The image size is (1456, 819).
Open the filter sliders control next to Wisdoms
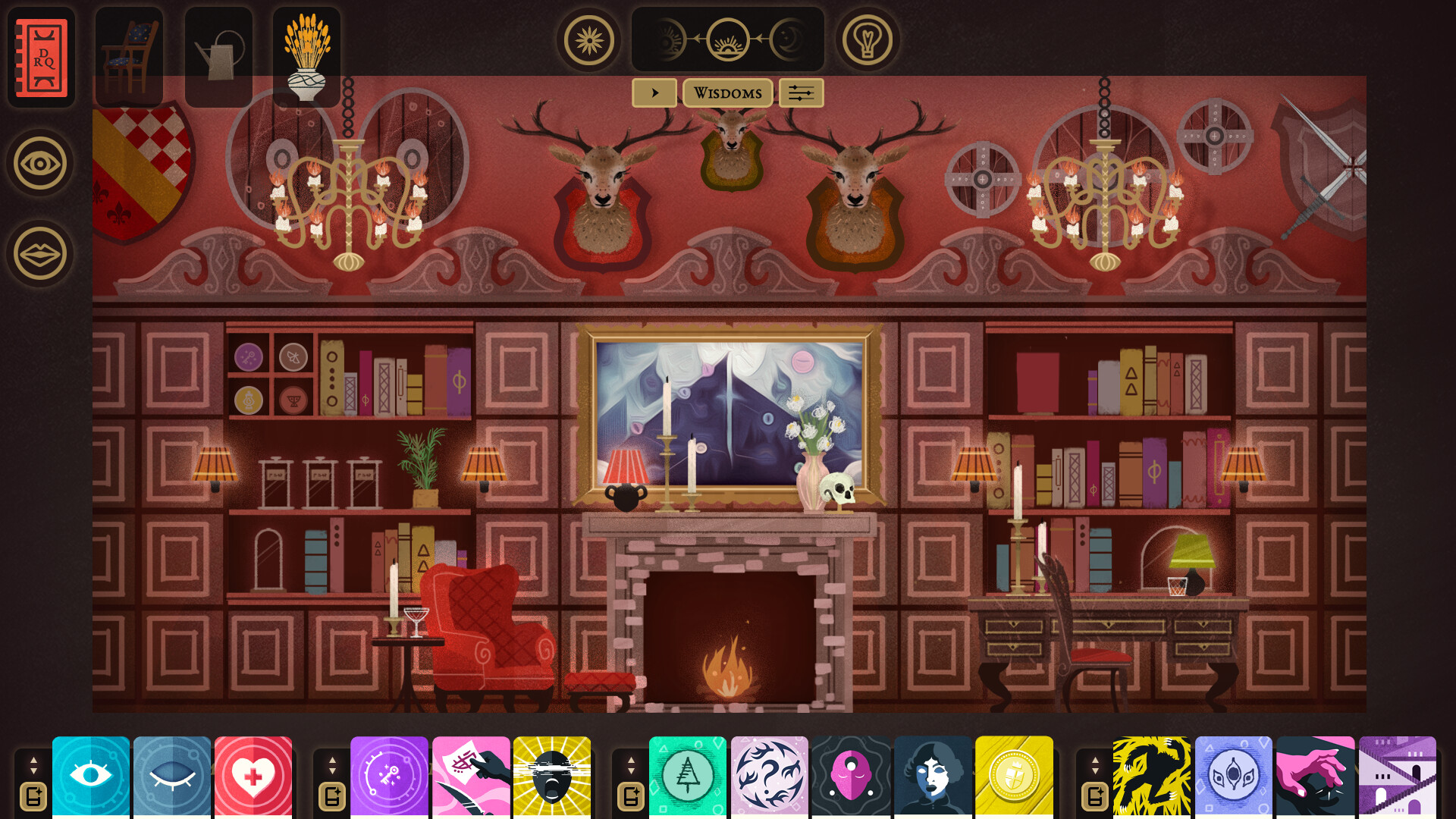[801, 93]
